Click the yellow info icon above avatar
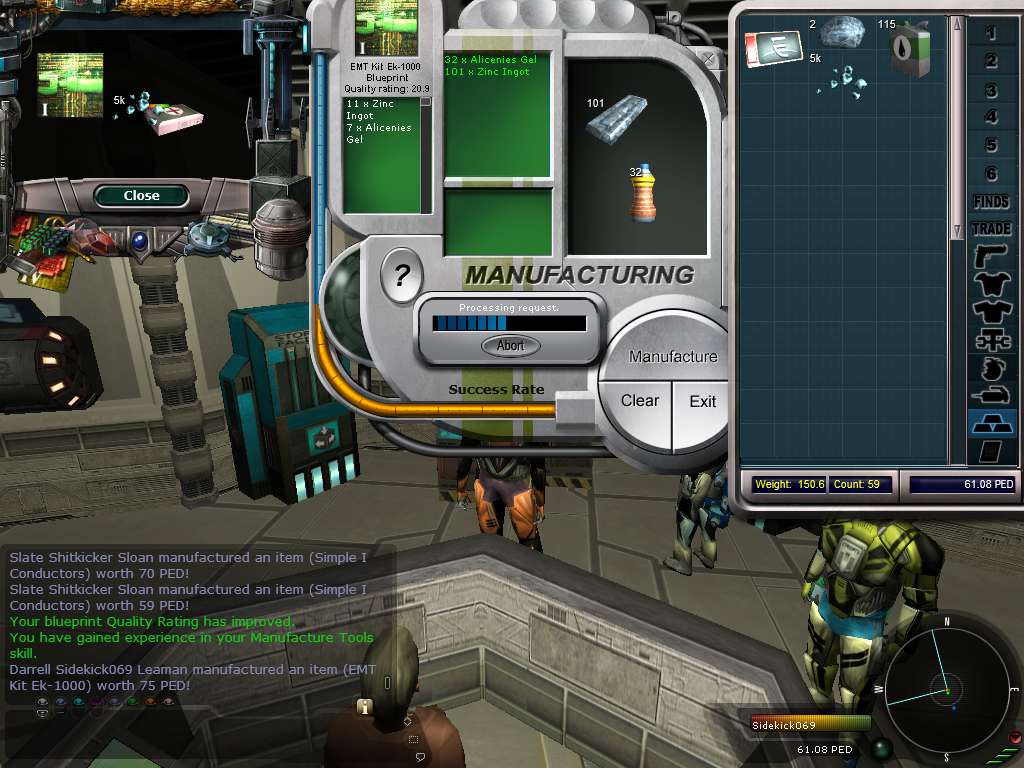The height and width of the screenshot is (768, 1024). (x=365, y=707)
